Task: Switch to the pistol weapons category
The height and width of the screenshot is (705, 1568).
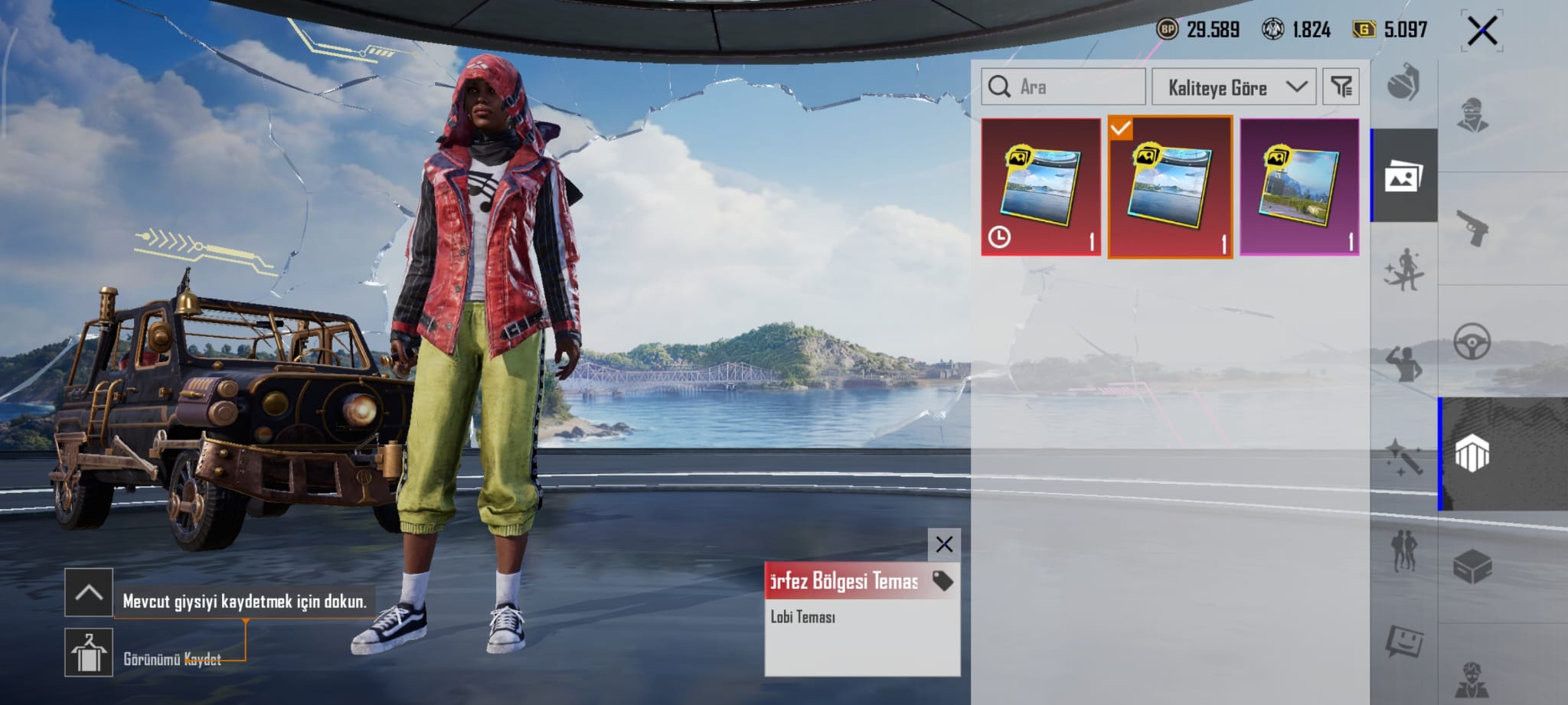Action: [1472, 228]
